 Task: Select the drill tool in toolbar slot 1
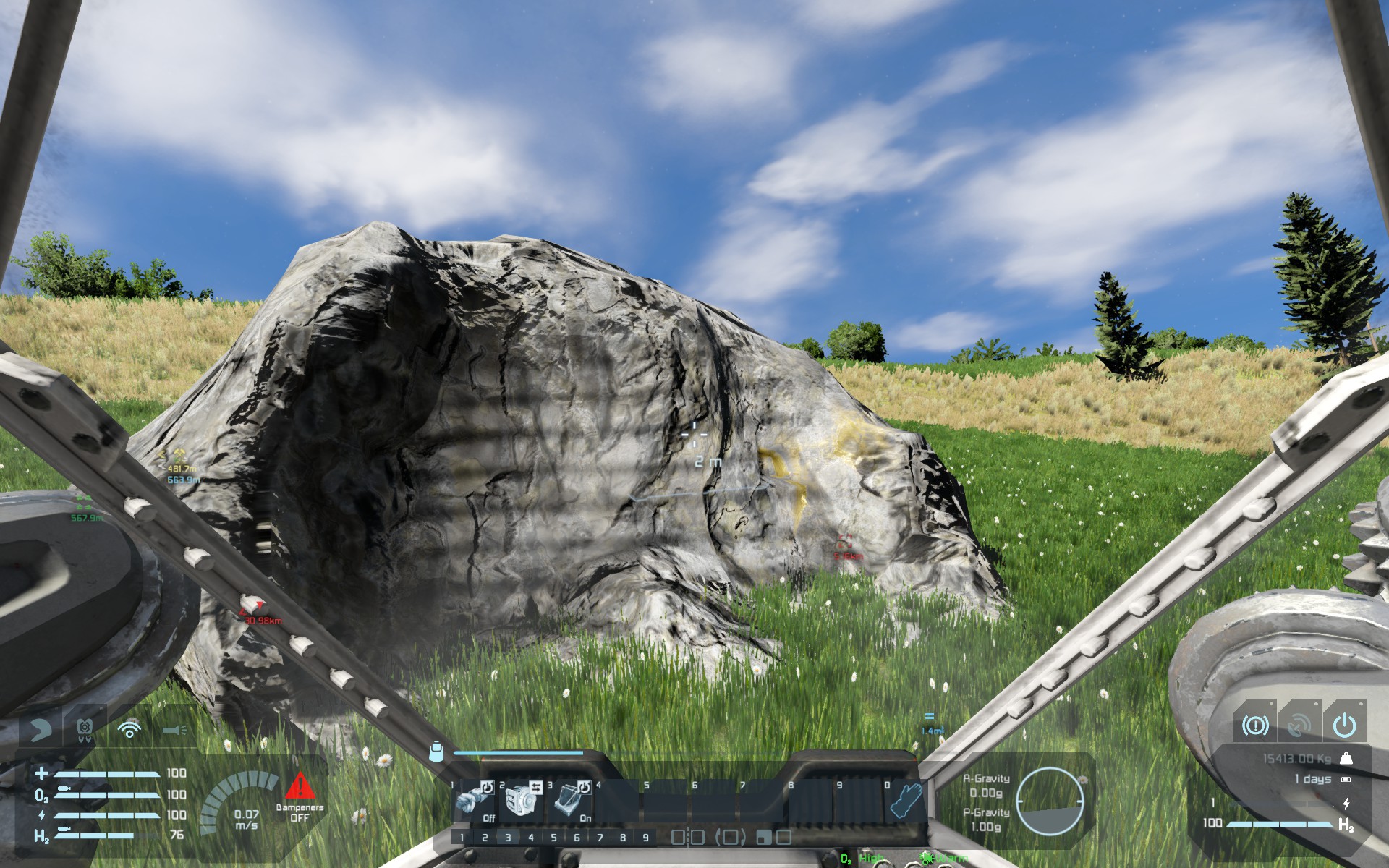click(x=475, y=801)
